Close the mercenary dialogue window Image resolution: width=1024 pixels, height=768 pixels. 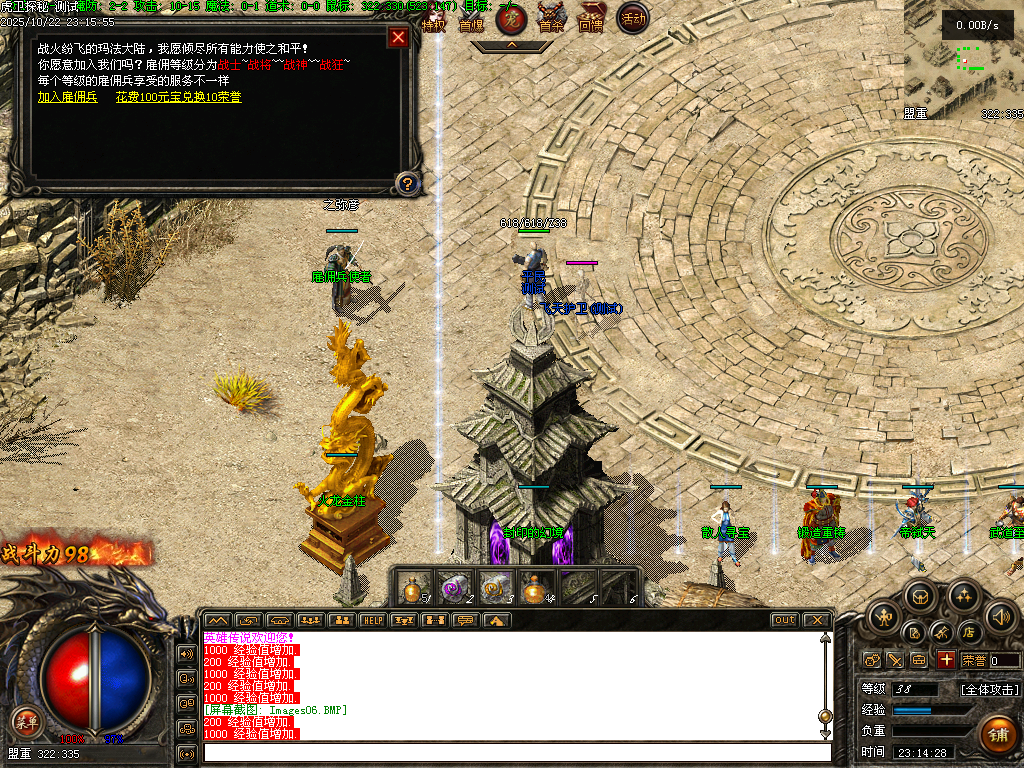398,38
